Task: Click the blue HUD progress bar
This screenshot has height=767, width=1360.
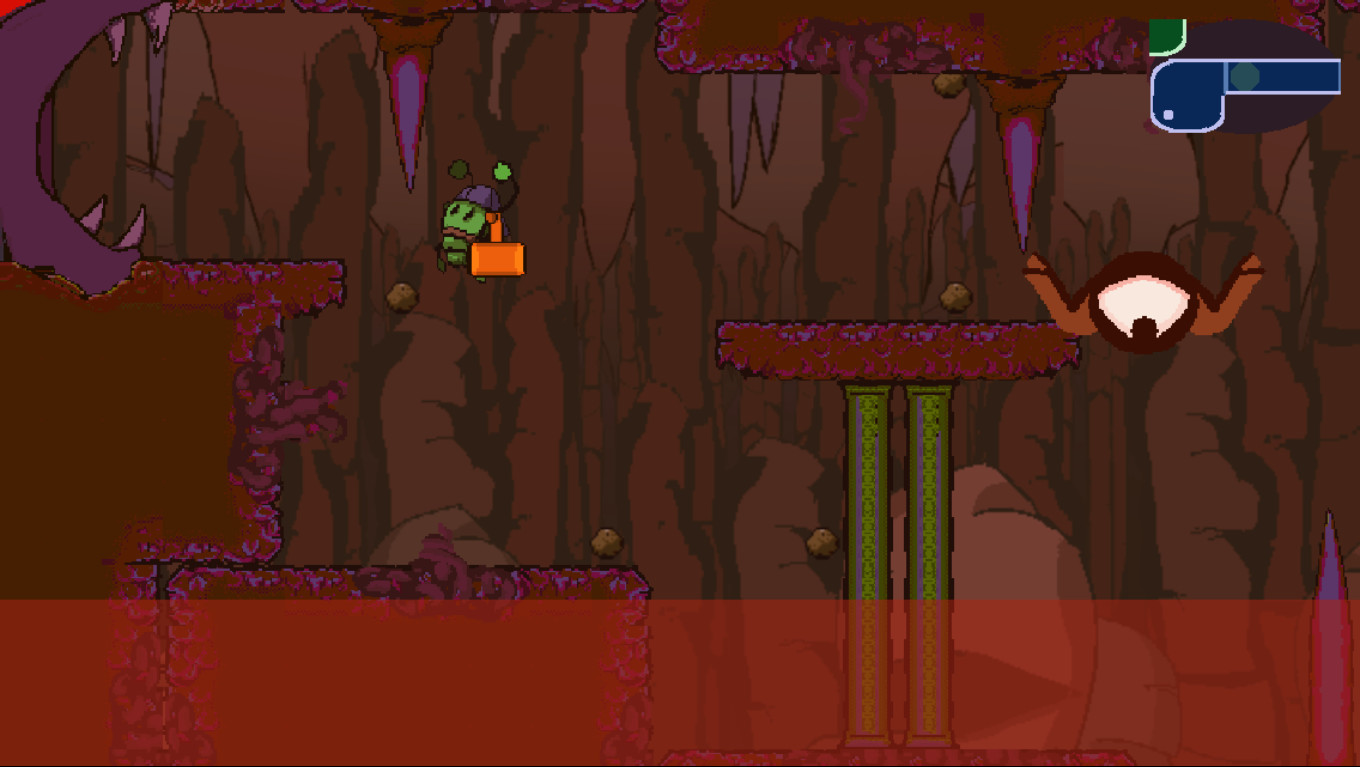Action: [x=1280, y=75]
